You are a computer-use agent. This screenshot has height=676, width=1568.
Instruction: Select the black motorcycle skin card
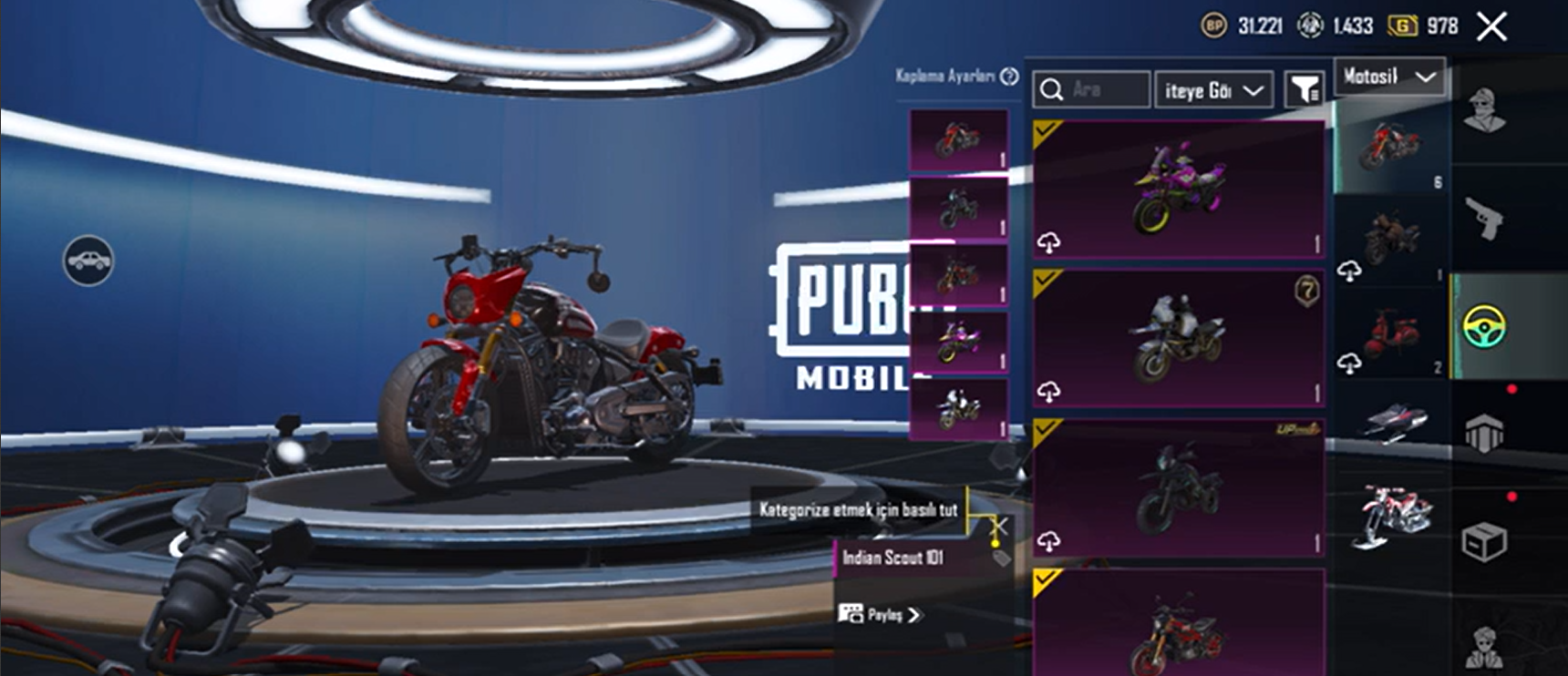point(1178,487)
